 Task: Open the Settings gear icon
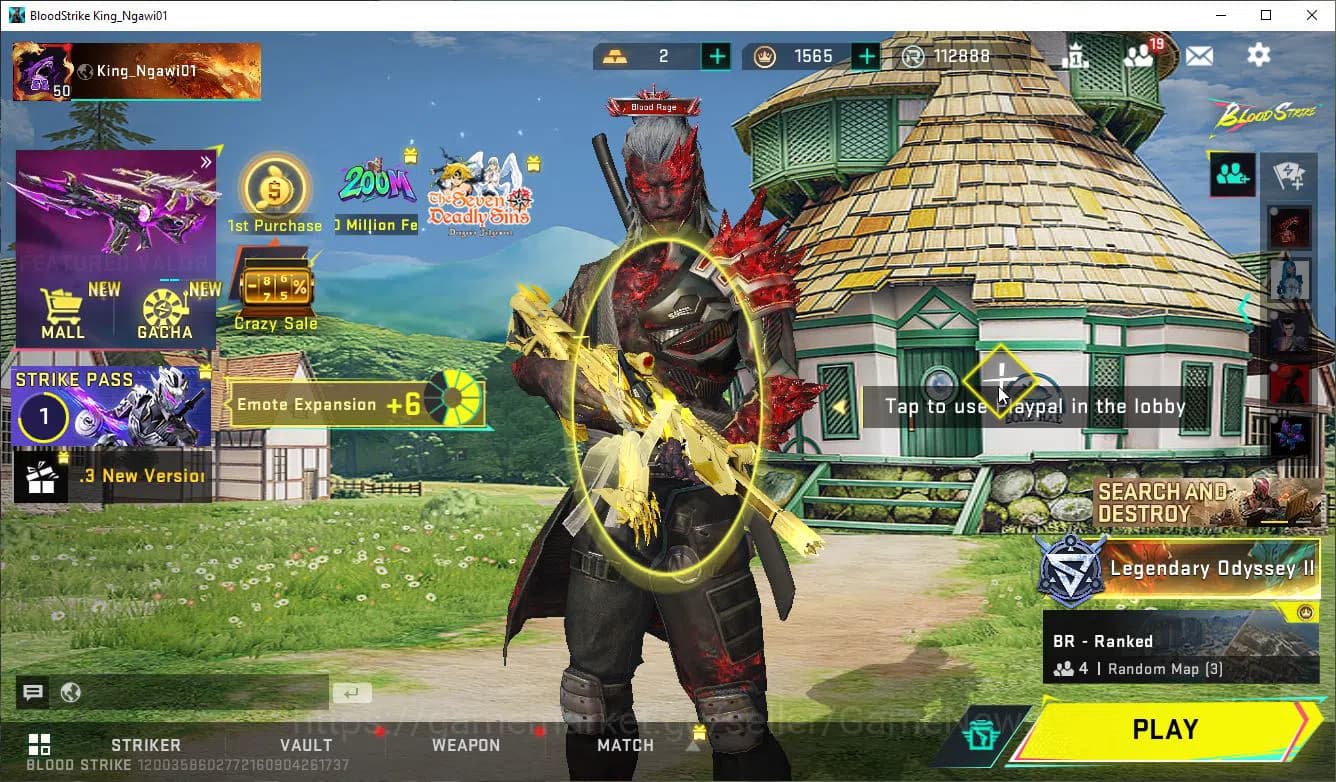point(1258,56)
